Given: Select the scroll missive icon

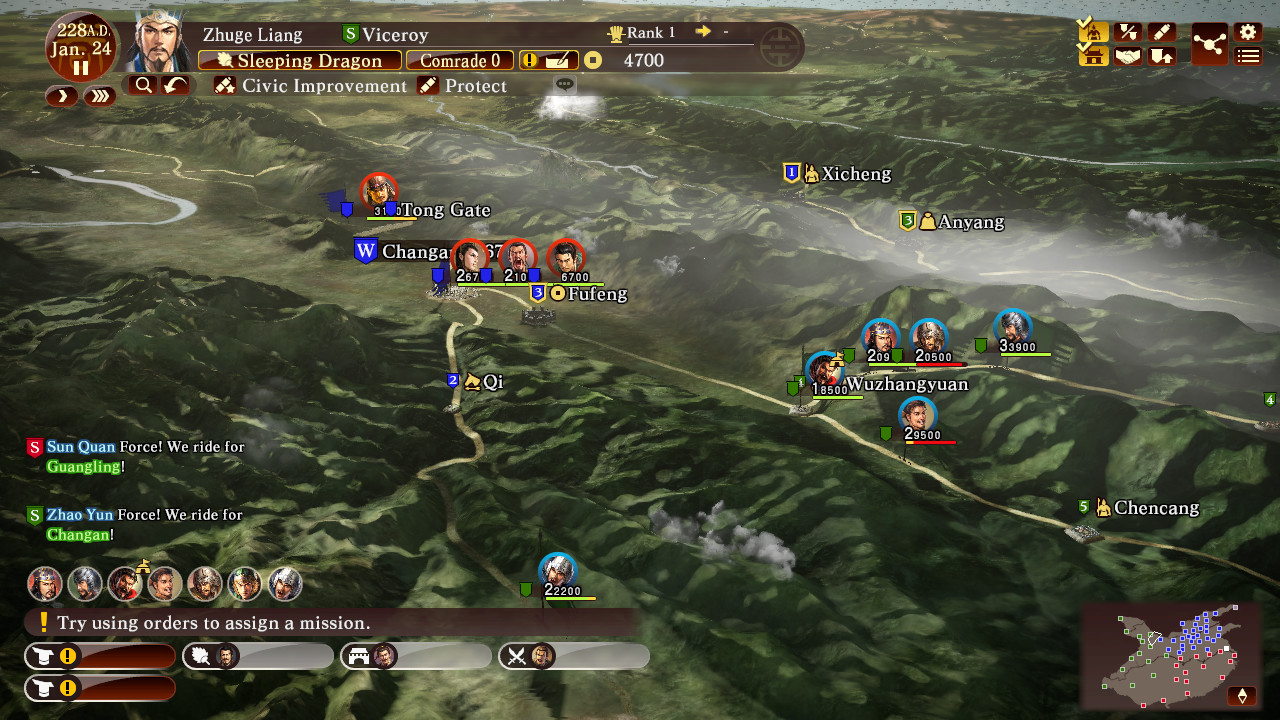Looking at the screenshot, I should click(x=1163, y=31).
